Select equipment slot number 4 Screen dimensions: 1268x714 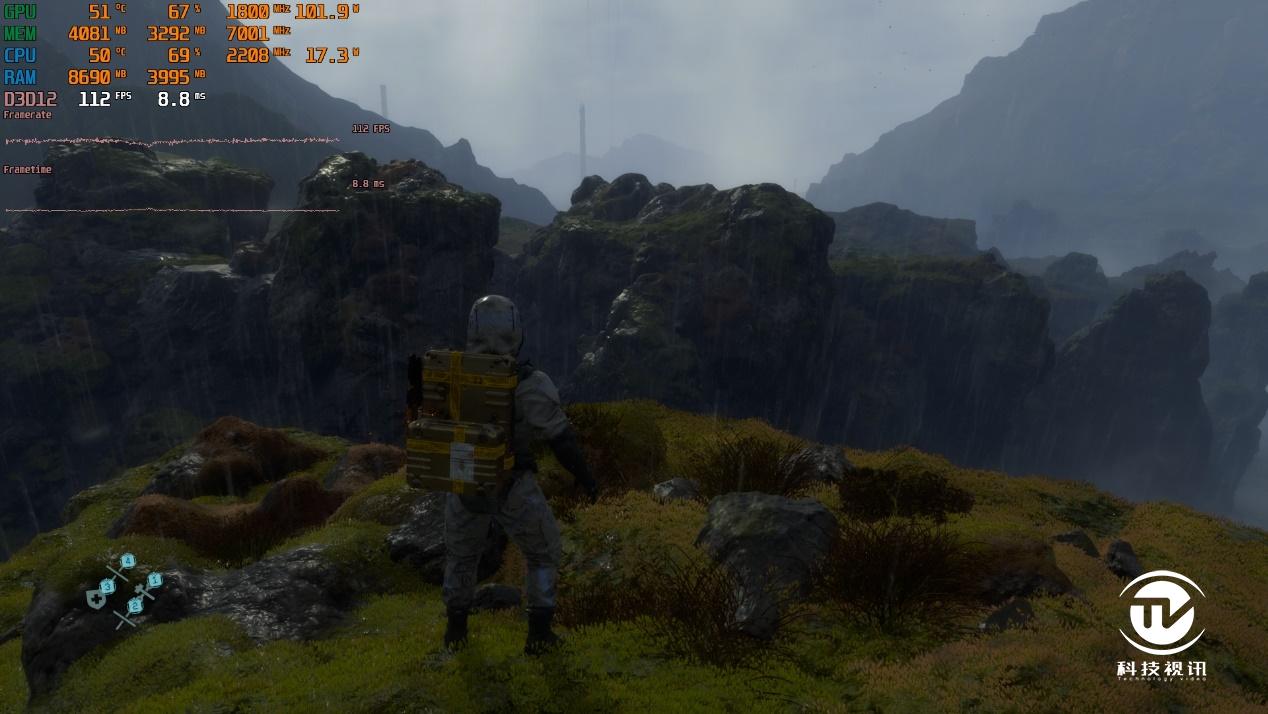point(128,561)
